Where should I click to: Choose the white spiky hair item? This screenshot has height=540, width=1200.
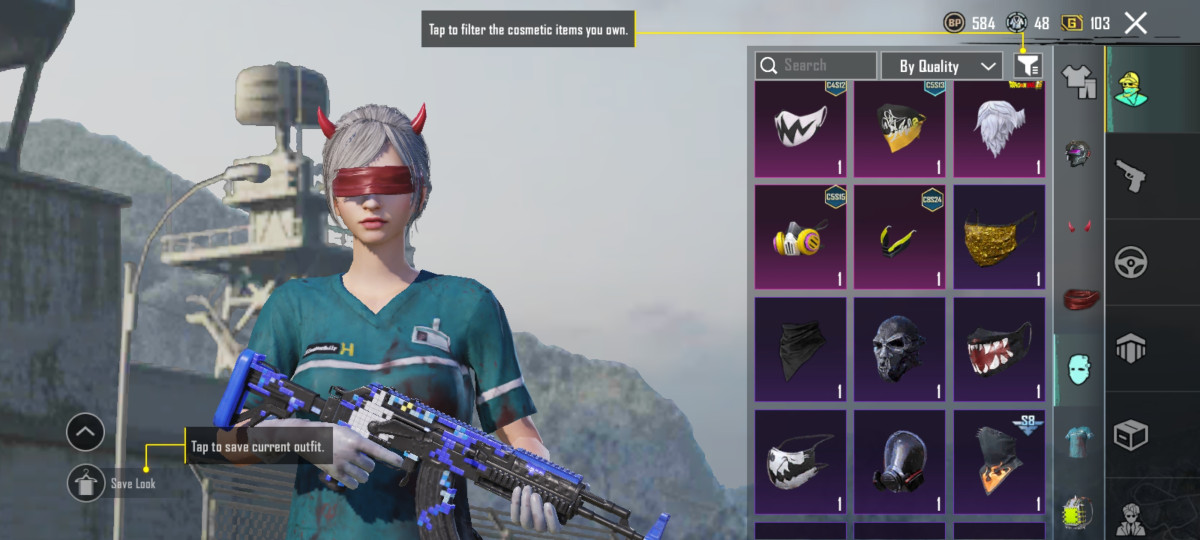(x=999, y=130)
